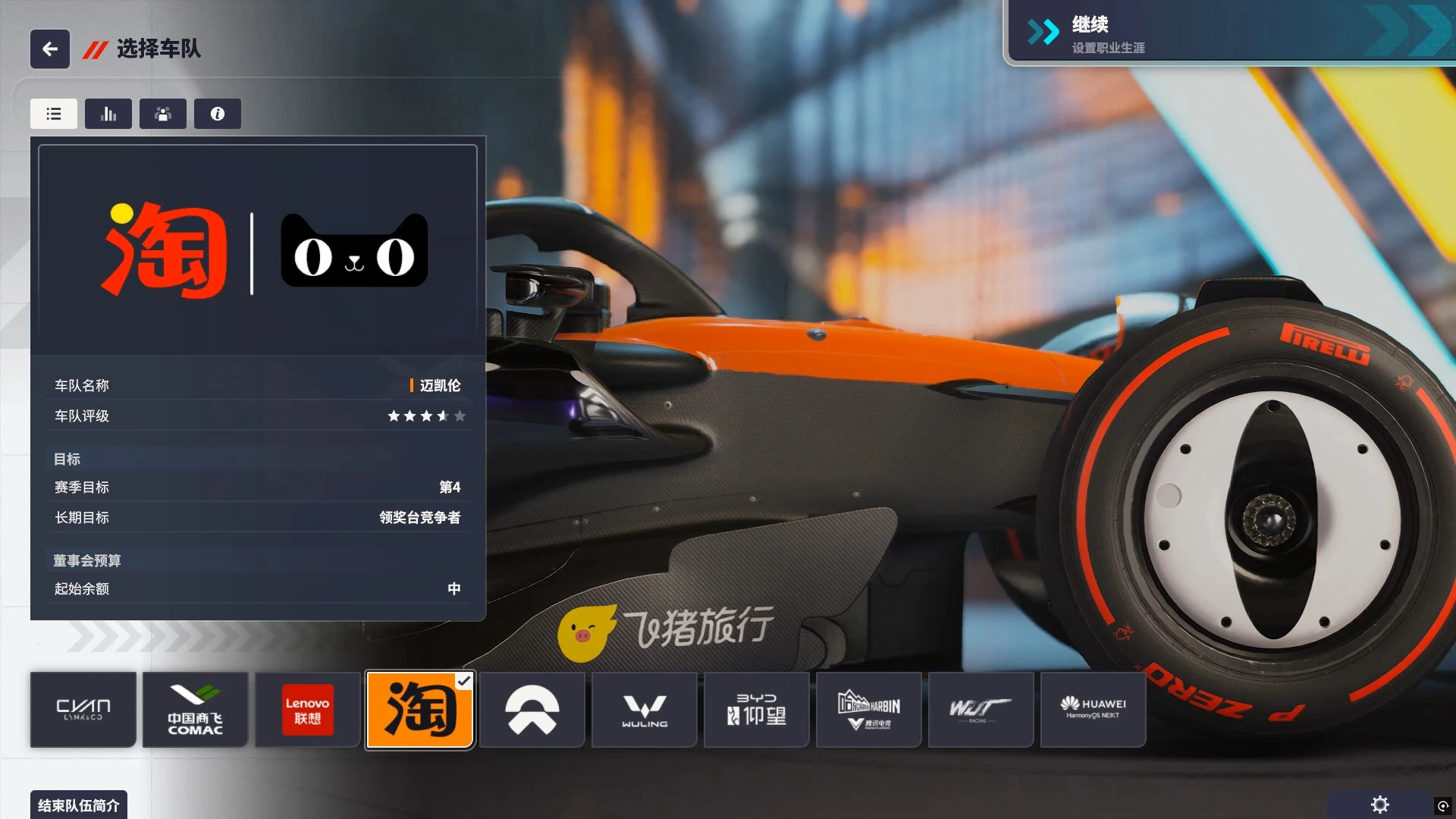Open the info tab

[x=218, y=114]
